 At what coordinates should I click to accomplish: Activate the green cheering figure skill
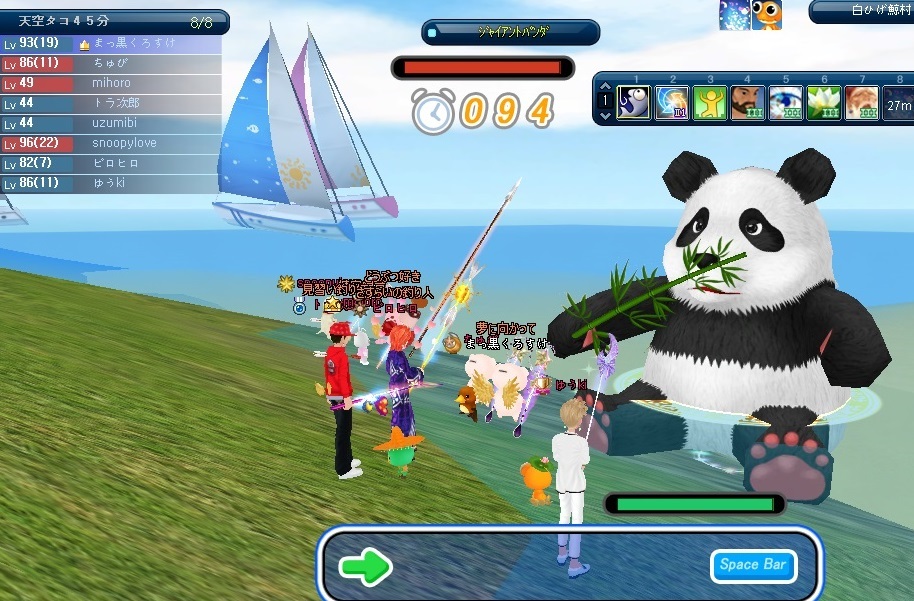pyautogui.click(x=710, y=103)
